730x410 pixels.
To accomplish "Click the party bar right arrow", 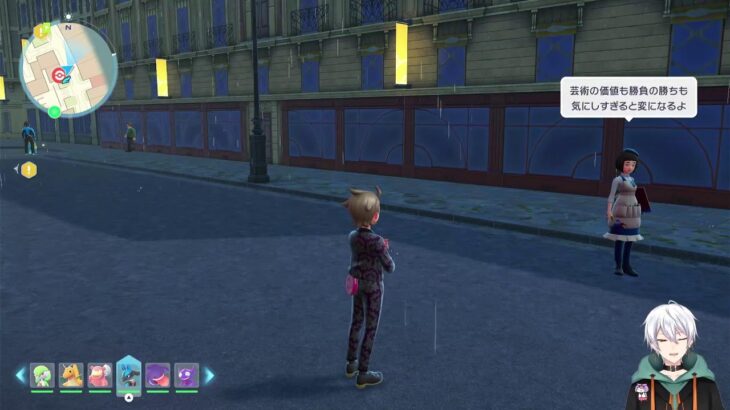I will (209, 375).
